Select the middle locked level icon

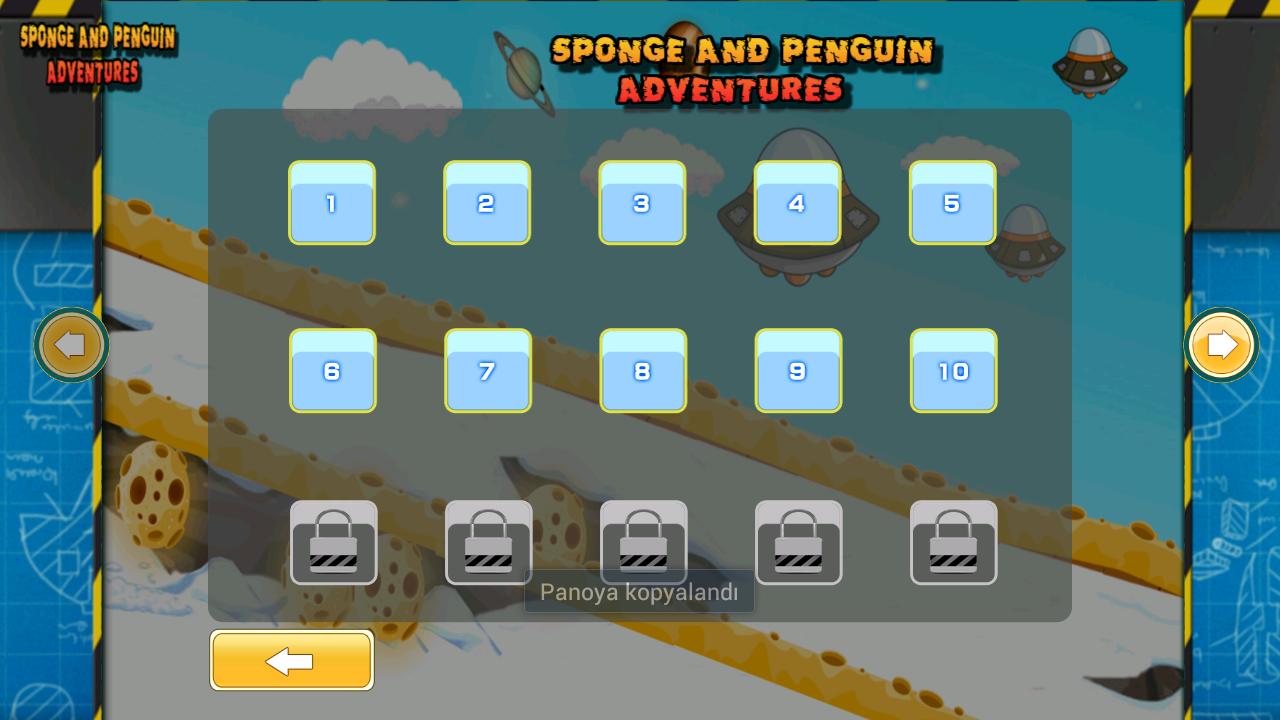point(644,542)
